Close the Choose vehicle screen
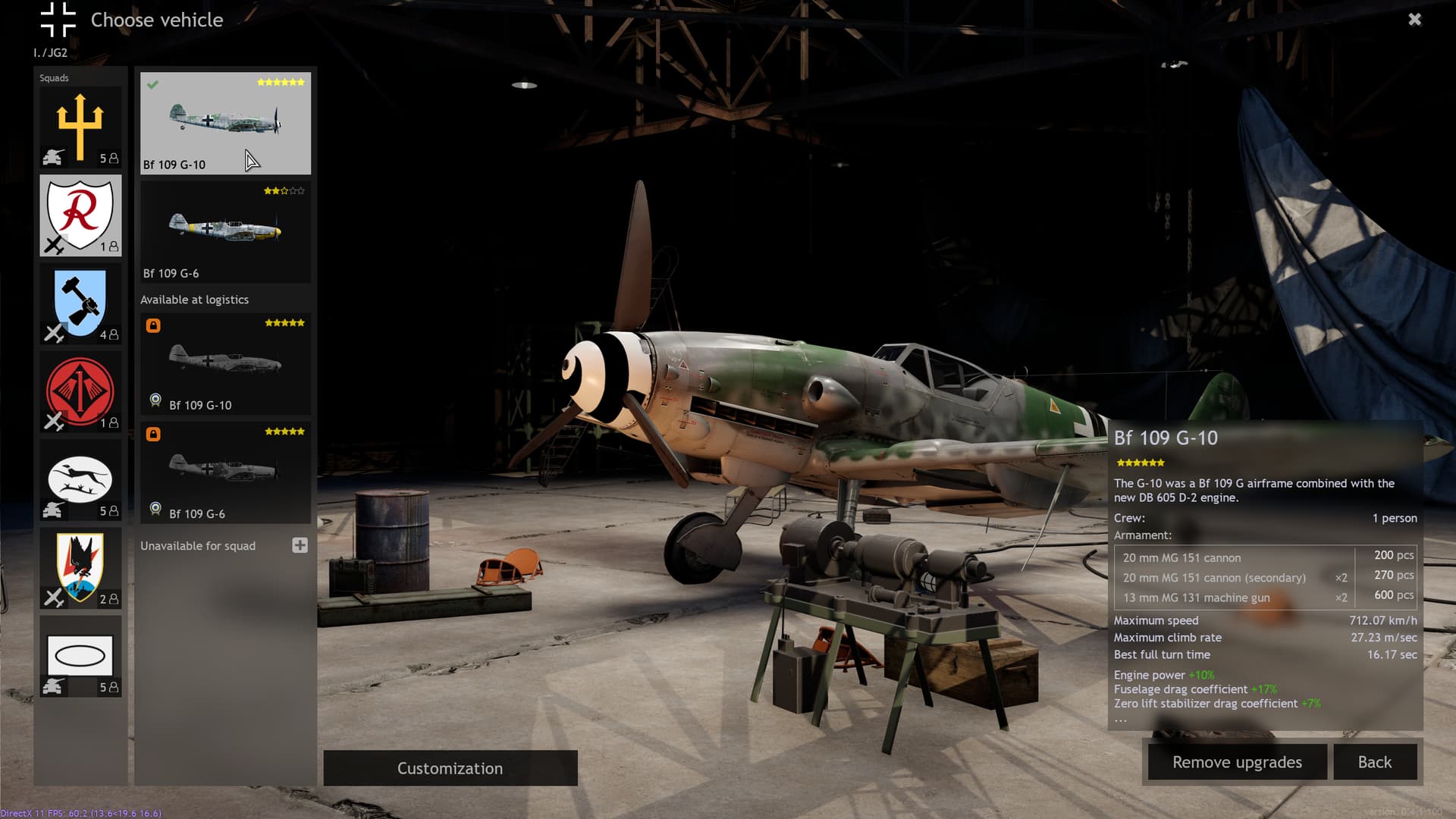1456x819 pixels. pyautogui.click(x=1414, y=20)
